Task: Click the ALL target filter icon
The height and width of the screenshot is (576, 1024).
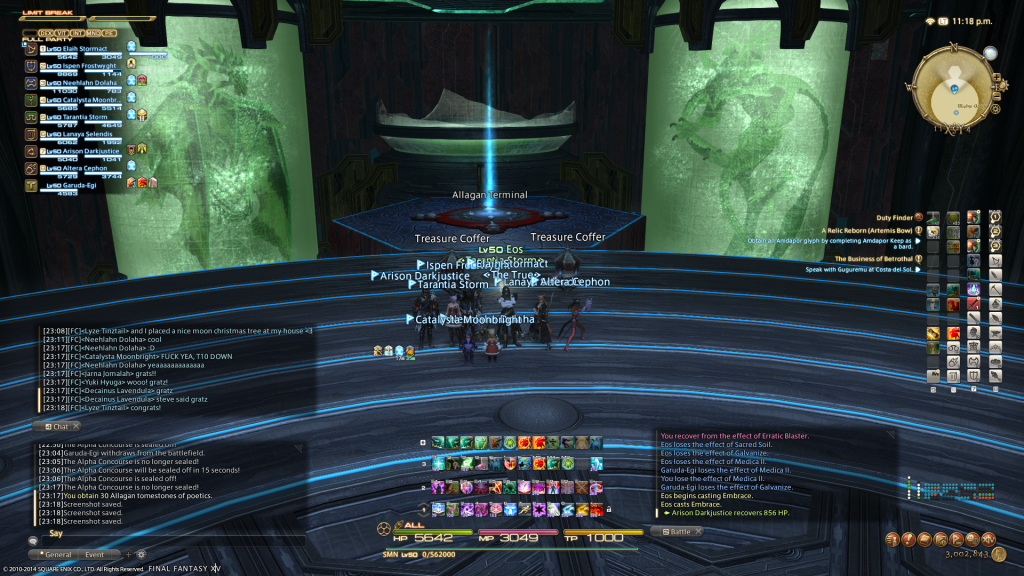Action: coord(384,527)
